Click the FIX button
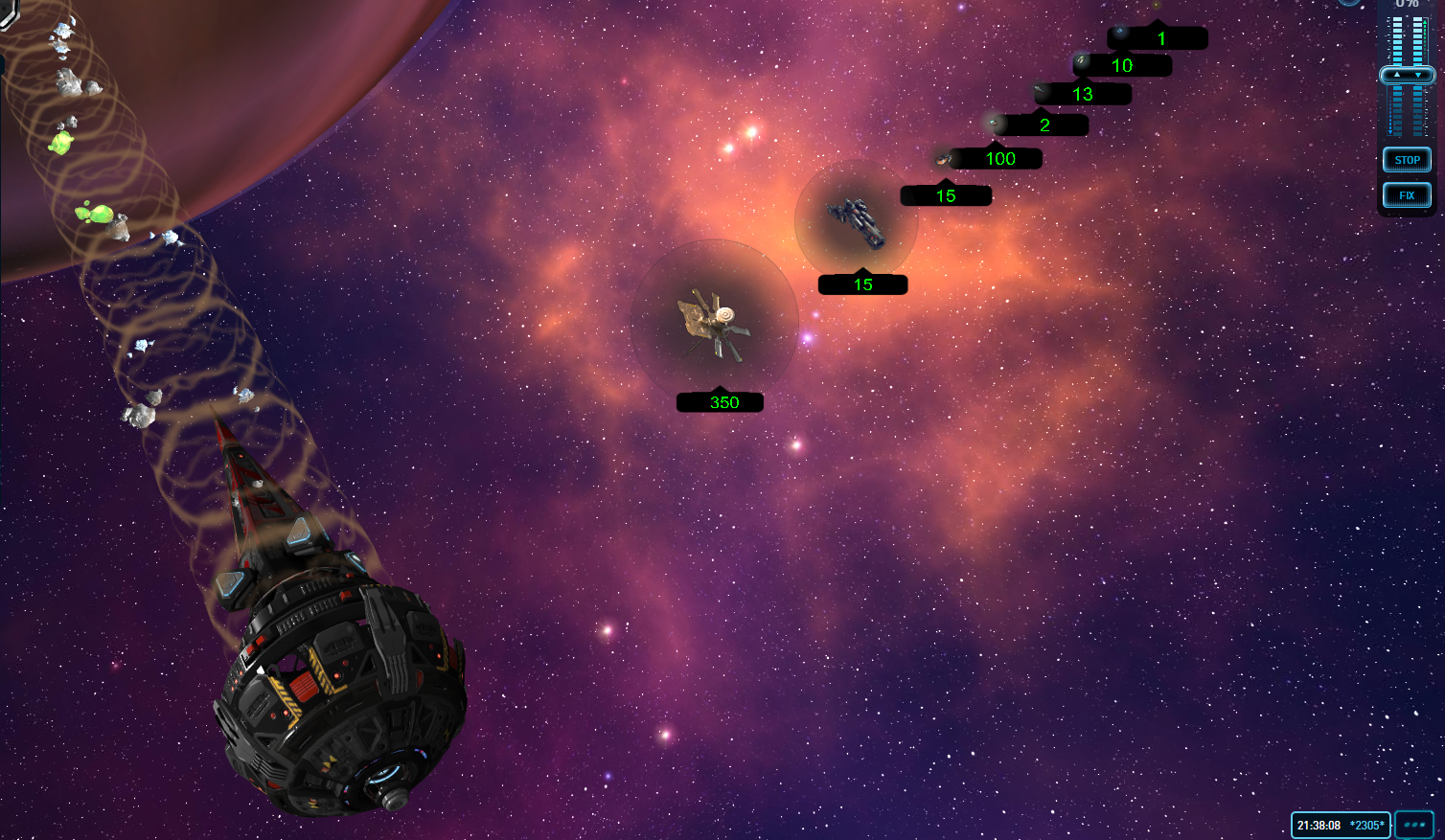Viewport: 1445px width, 840px height. 1407,195
